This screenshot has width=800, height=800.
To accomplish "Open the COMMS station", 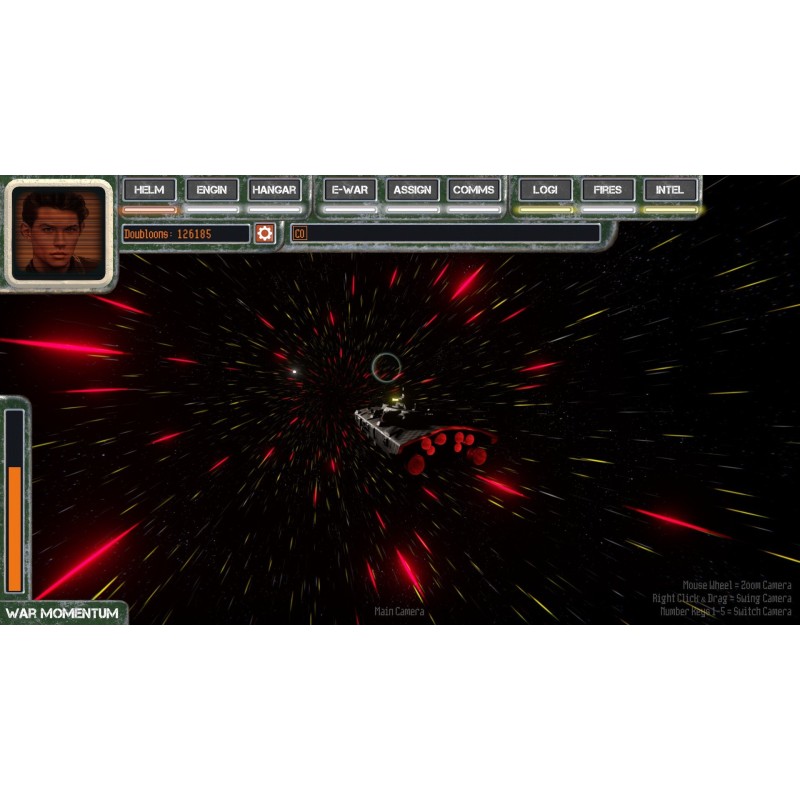I will click(474, 190).
